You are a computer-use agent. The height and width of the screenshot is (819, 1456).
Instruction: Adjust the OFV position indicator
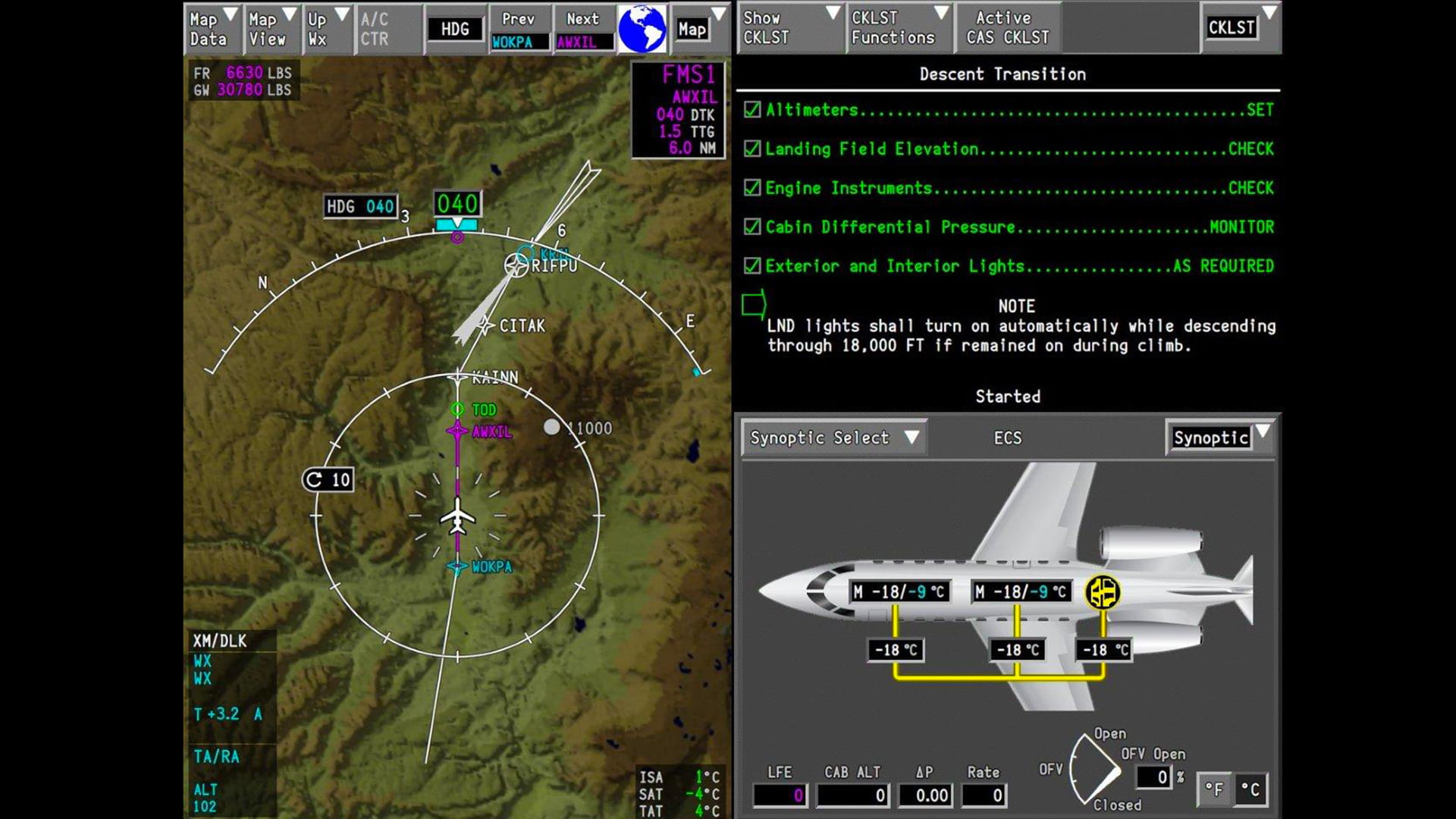1094,768
